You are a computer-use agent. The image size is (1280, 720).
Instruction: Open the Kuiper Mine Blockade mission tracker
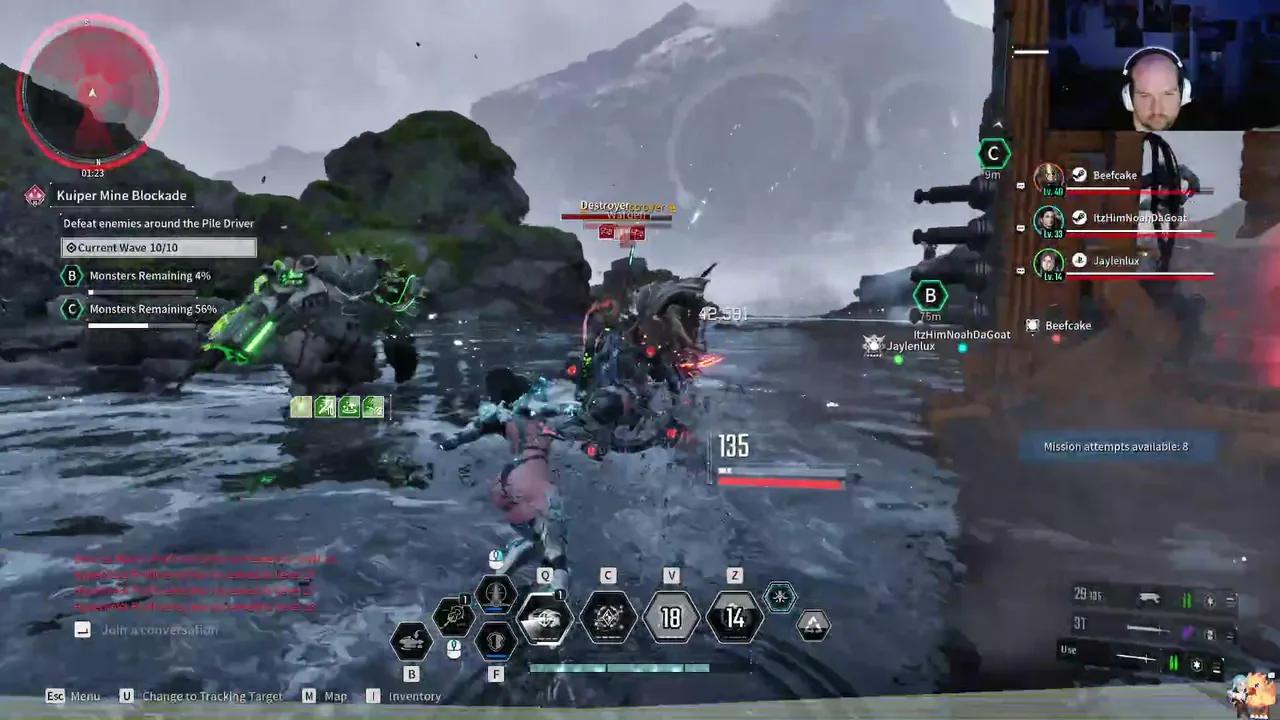[121, 196]
